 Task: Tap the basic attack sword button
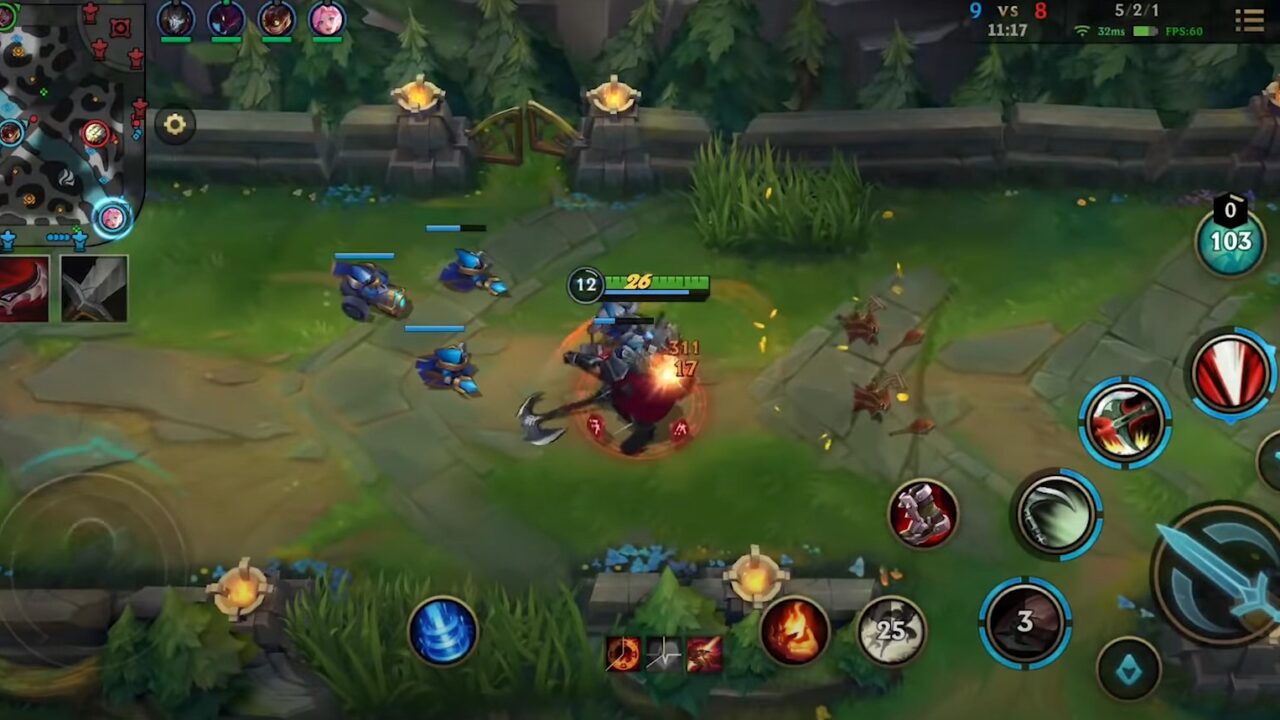pos(1213,575)
